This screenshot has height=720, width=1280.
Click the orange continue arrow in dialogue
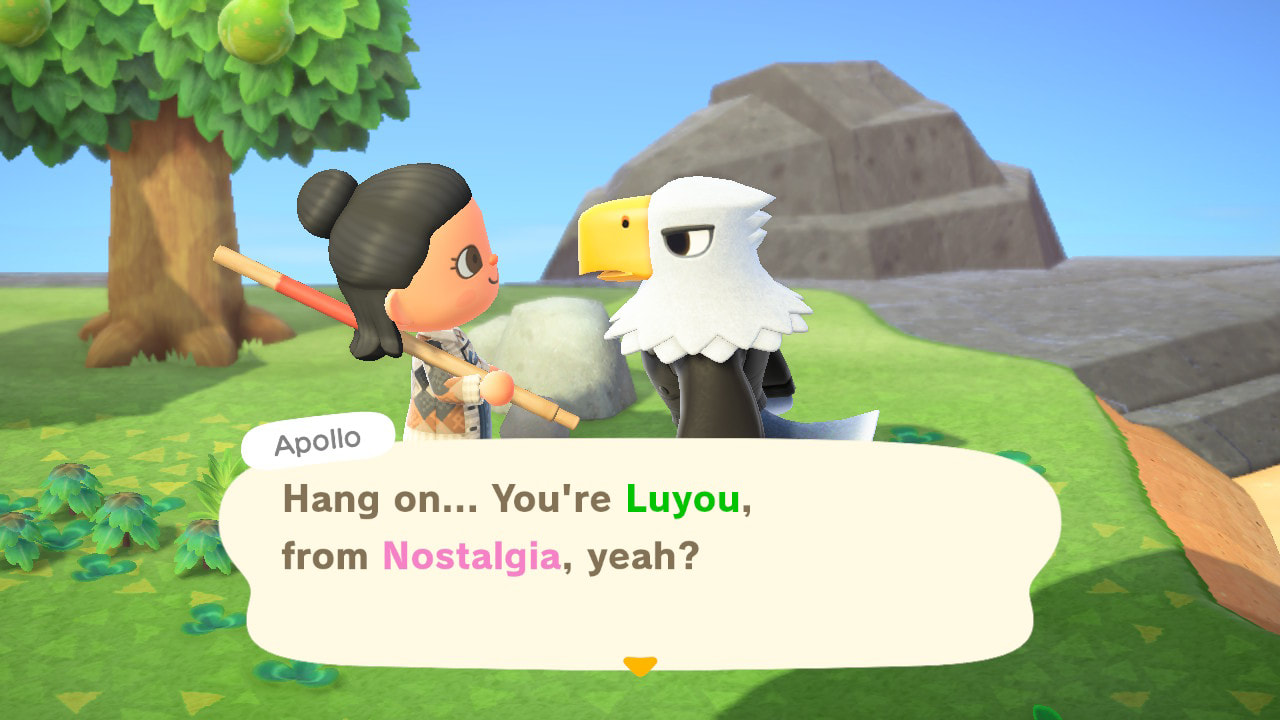pos(639,665)
